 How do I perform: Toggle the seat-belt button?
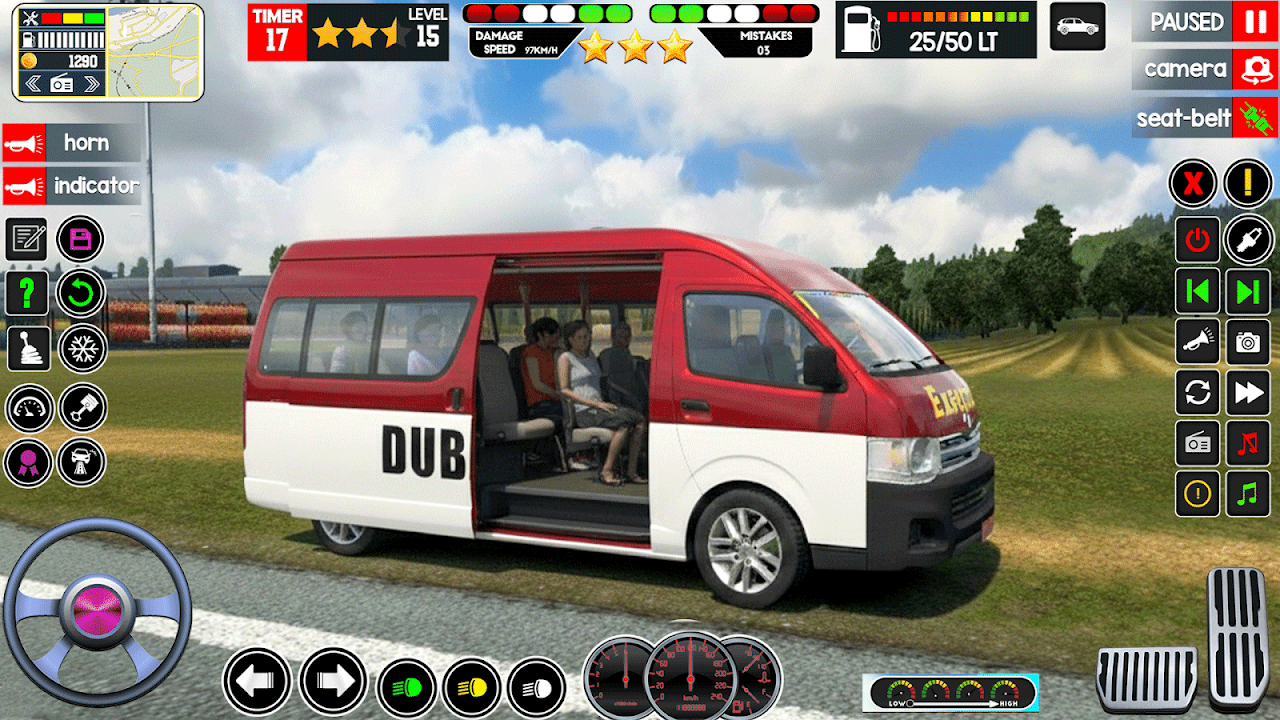coord(1254,118)
